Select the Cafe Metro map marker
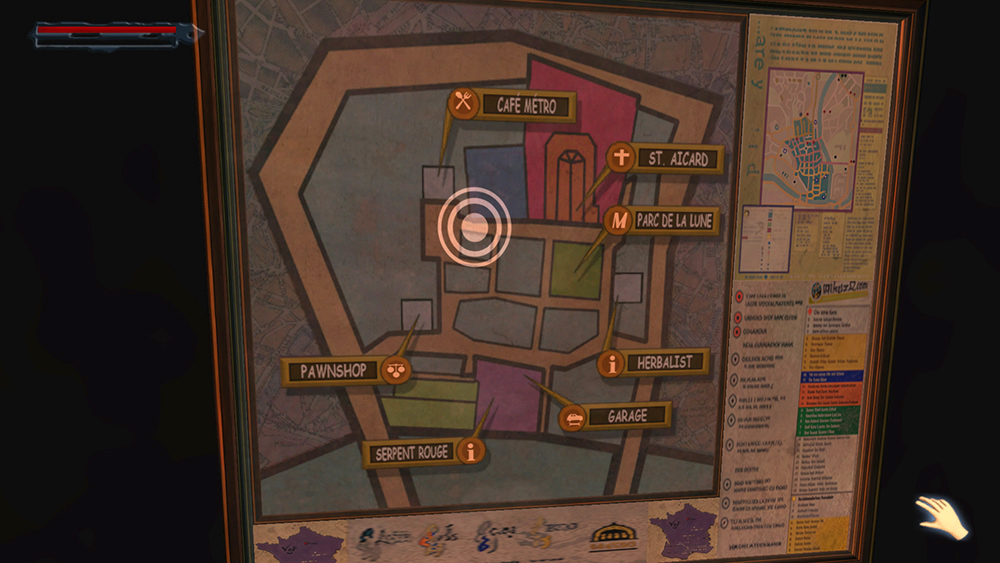 512,105
